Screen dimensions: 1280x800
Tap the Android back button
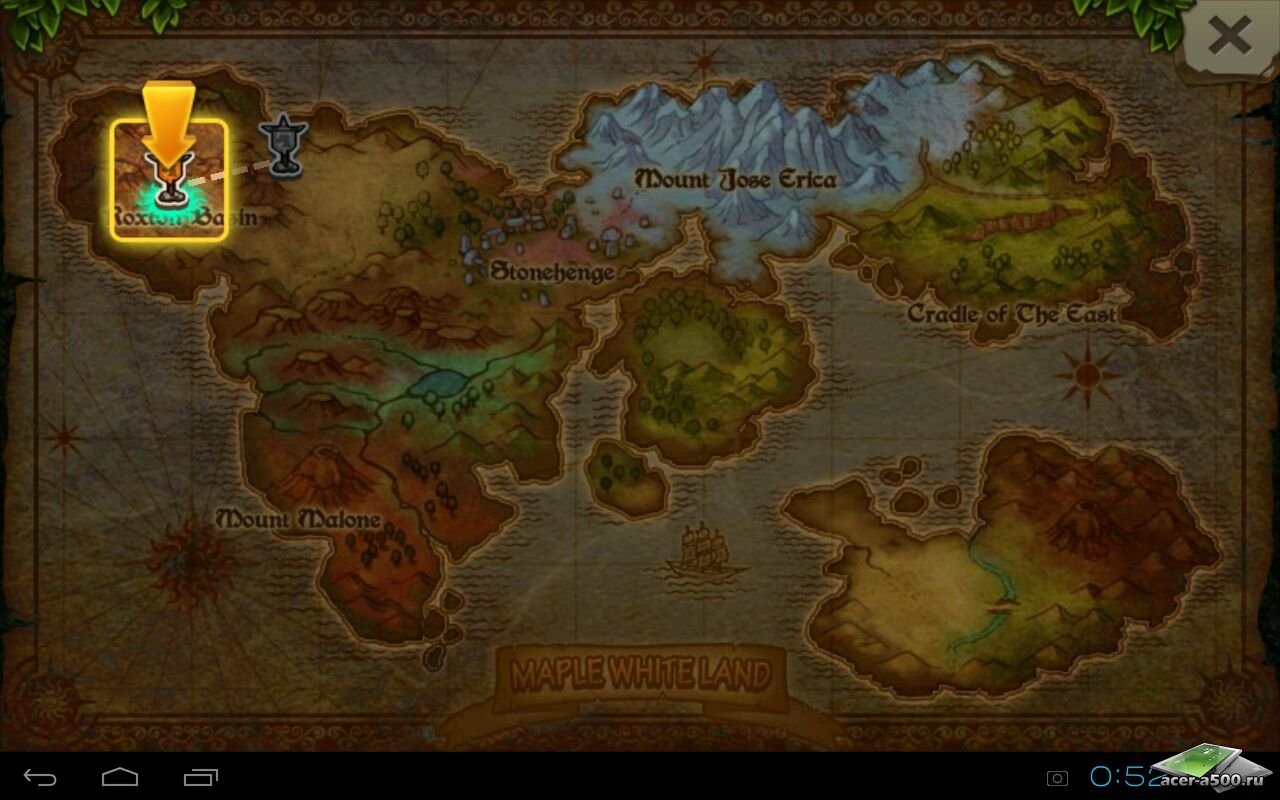[41, 777]
